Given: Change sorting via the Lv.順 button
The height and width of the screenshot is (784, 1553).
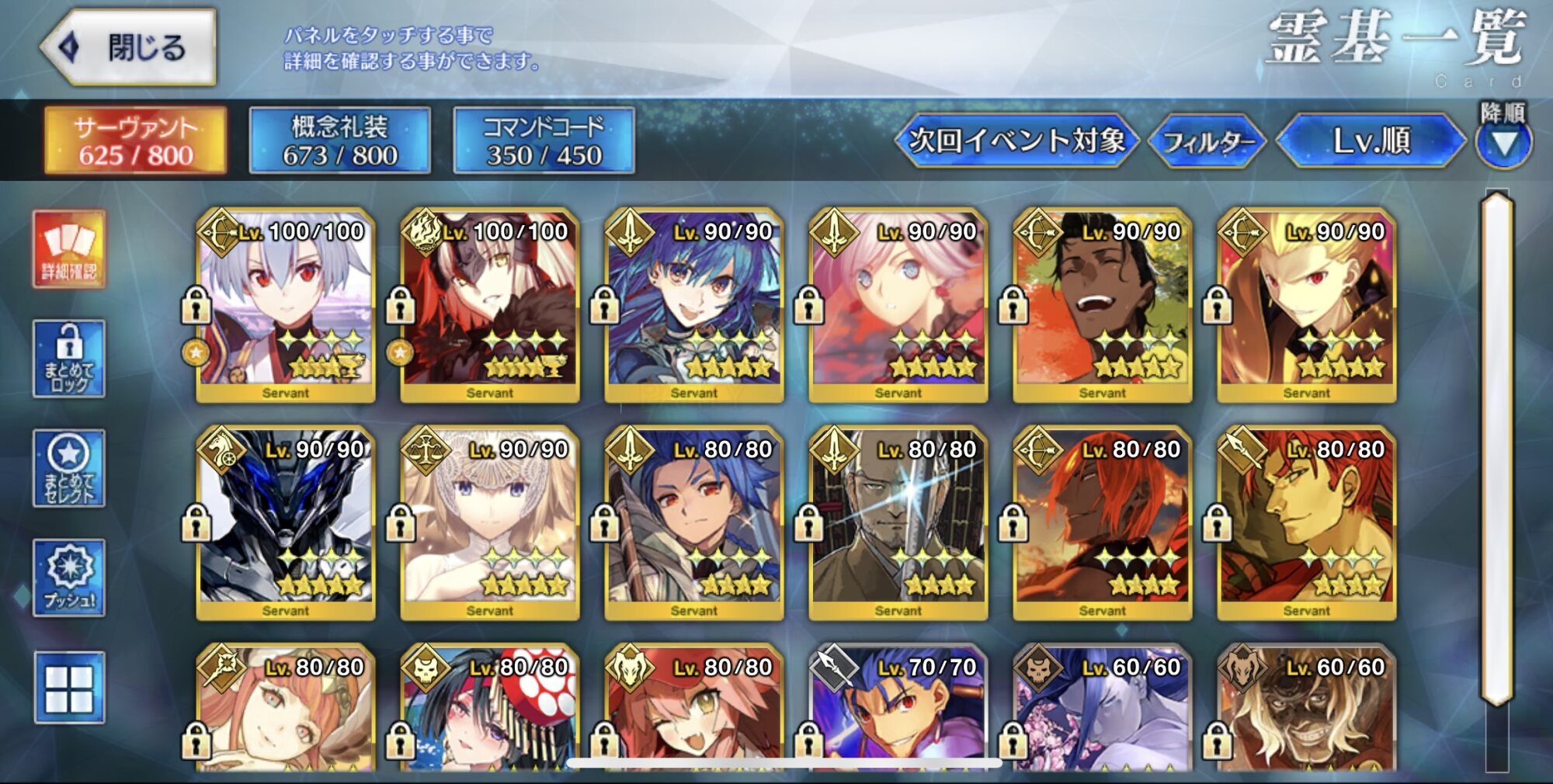Looking at the screenshot, I should 1371,140.
